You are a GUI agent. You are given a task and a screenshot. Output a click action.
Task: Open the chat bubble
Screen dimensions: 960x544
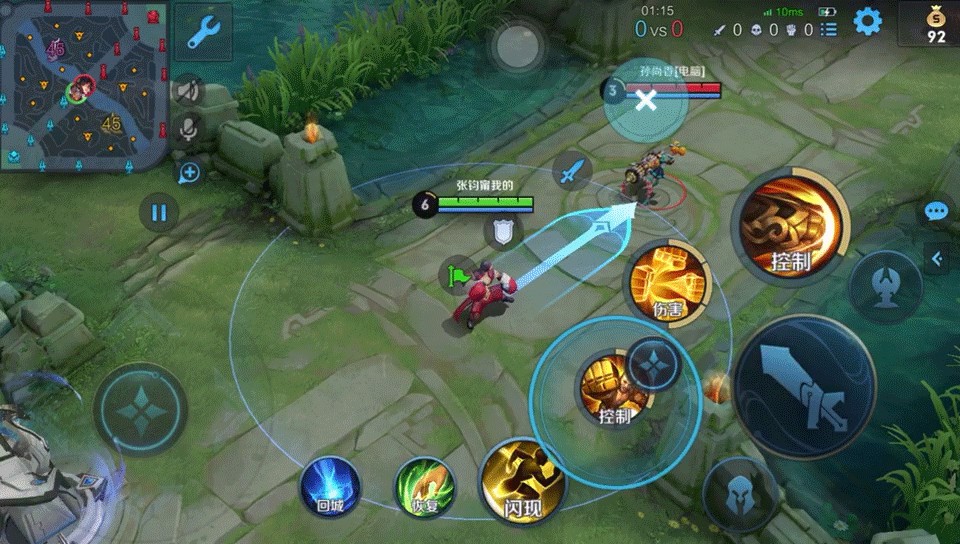click(936, 212)
